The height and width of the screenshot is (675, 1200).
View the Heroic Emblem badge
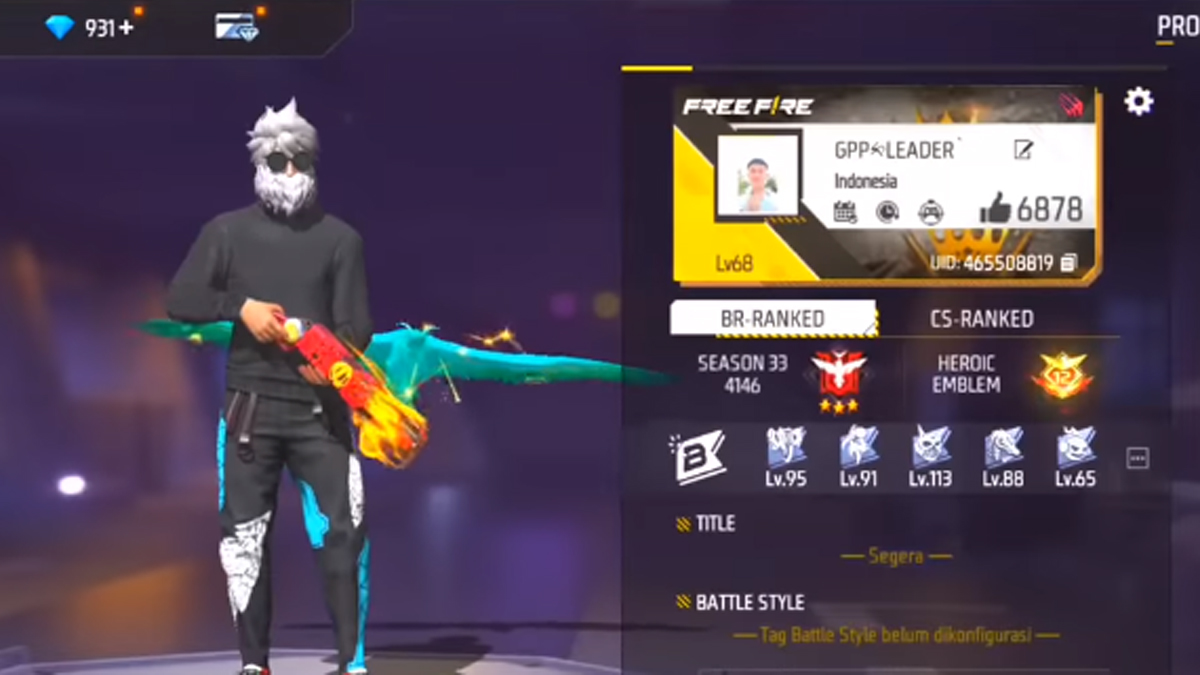pos(1062,374)
